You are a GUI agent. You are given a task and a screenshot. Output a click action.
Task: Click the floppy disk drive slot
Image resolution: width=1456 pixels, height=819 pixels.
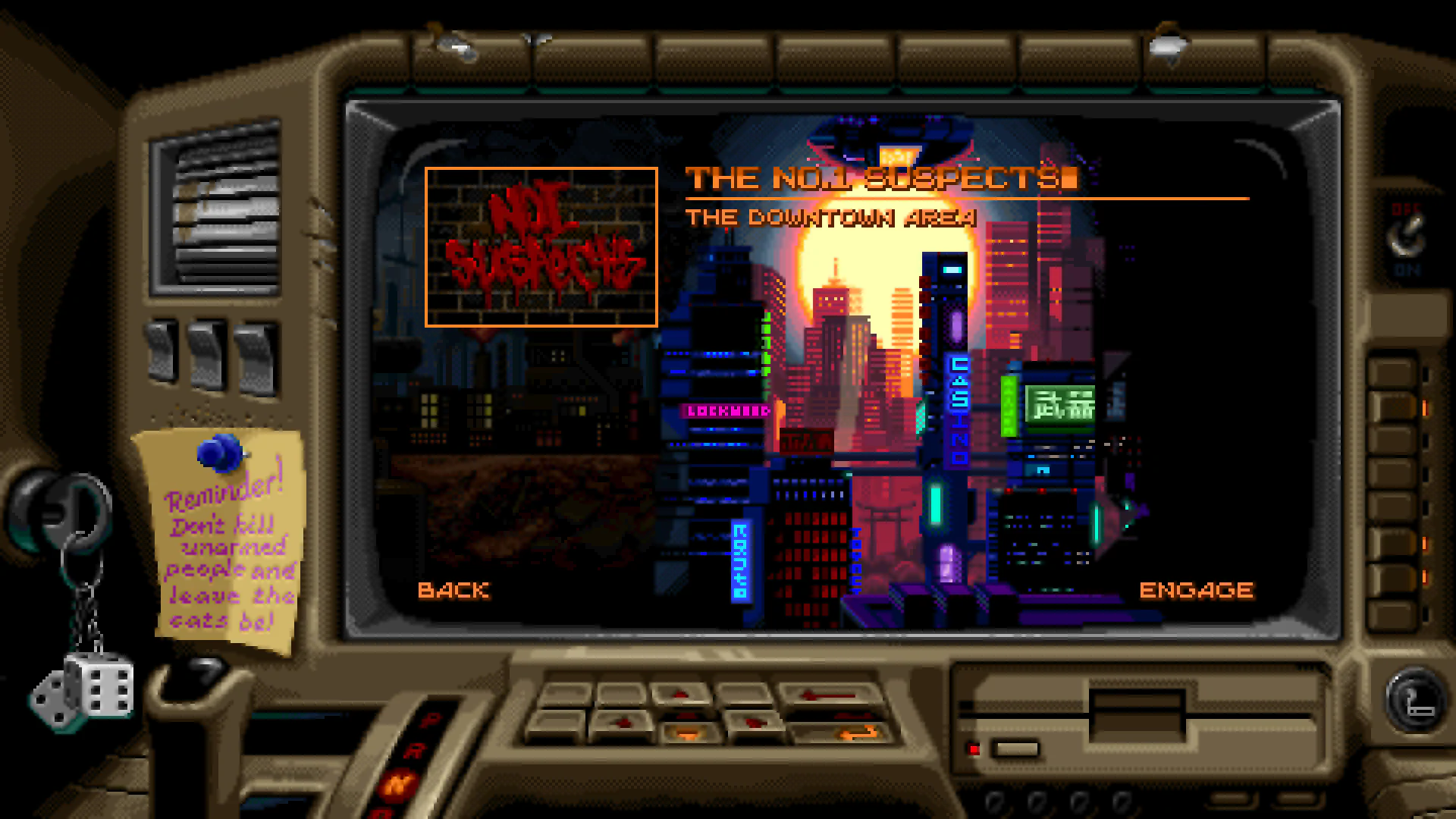(x=1137, y=713)
